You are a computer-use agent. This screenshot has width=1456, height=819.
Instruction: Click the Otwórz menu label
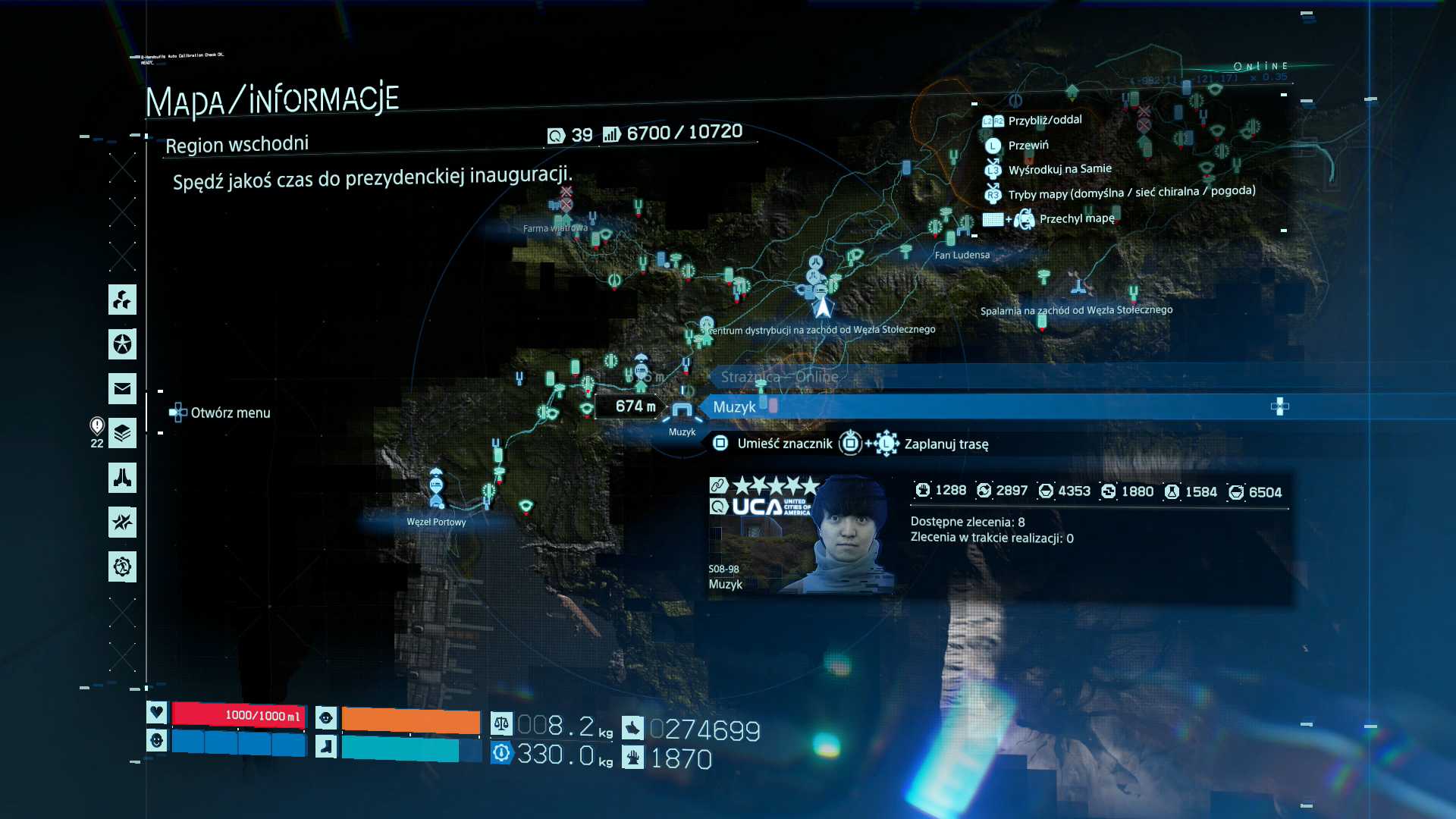coord(230,413)
